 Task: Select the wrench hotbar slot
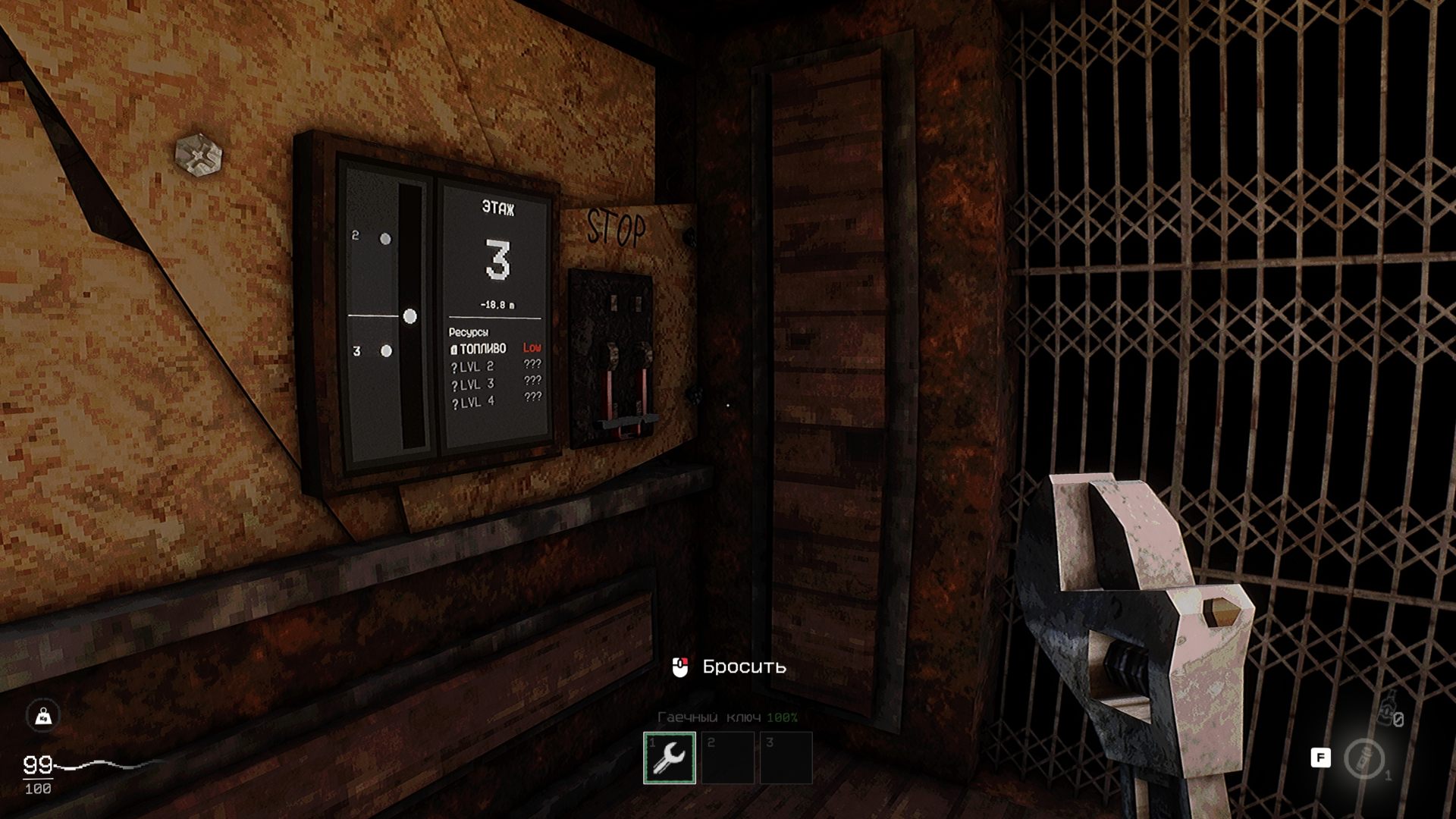click(x=670, y=757)
